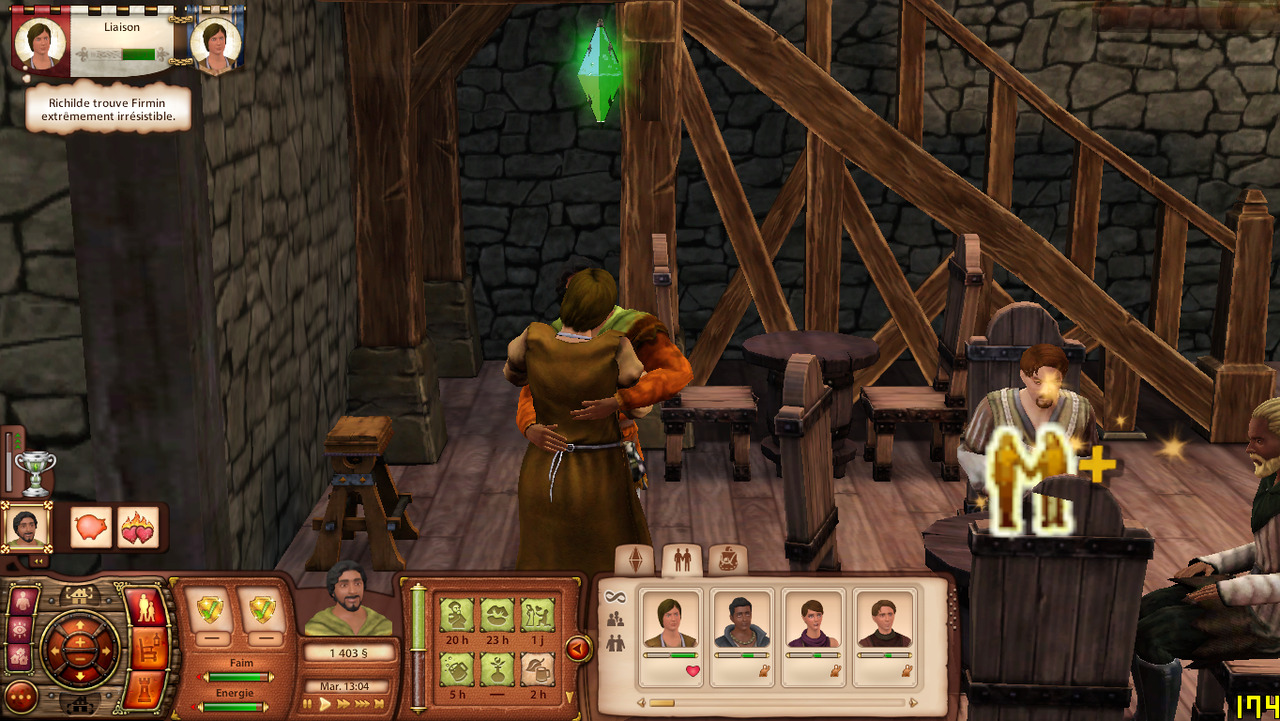Click the pink pig buff icon
This screenshot has width=1280, height=721.
click(x=91, y=527)
